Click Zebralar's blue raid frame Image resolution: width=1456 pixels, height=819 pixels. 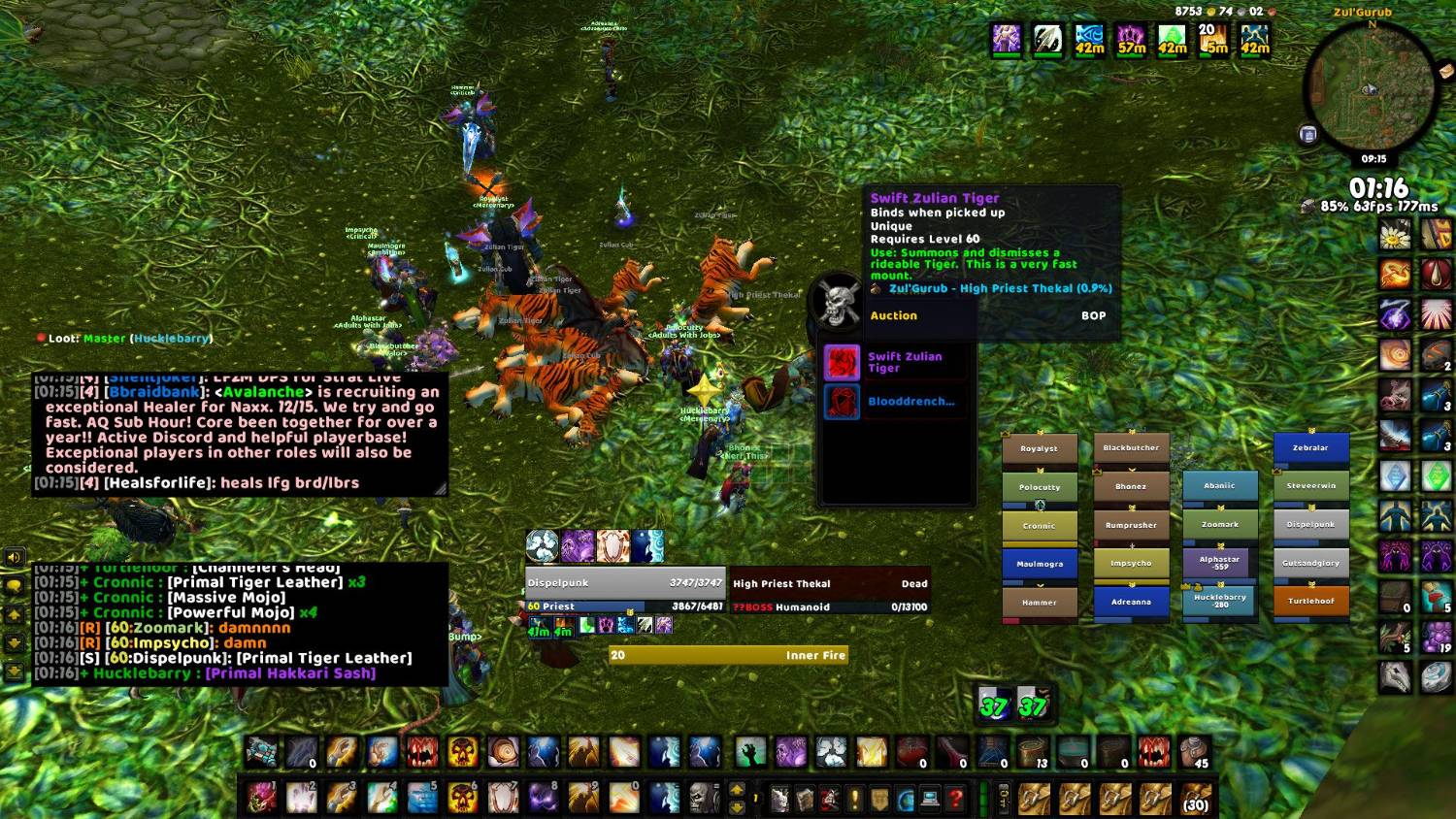coord(1310,447)
